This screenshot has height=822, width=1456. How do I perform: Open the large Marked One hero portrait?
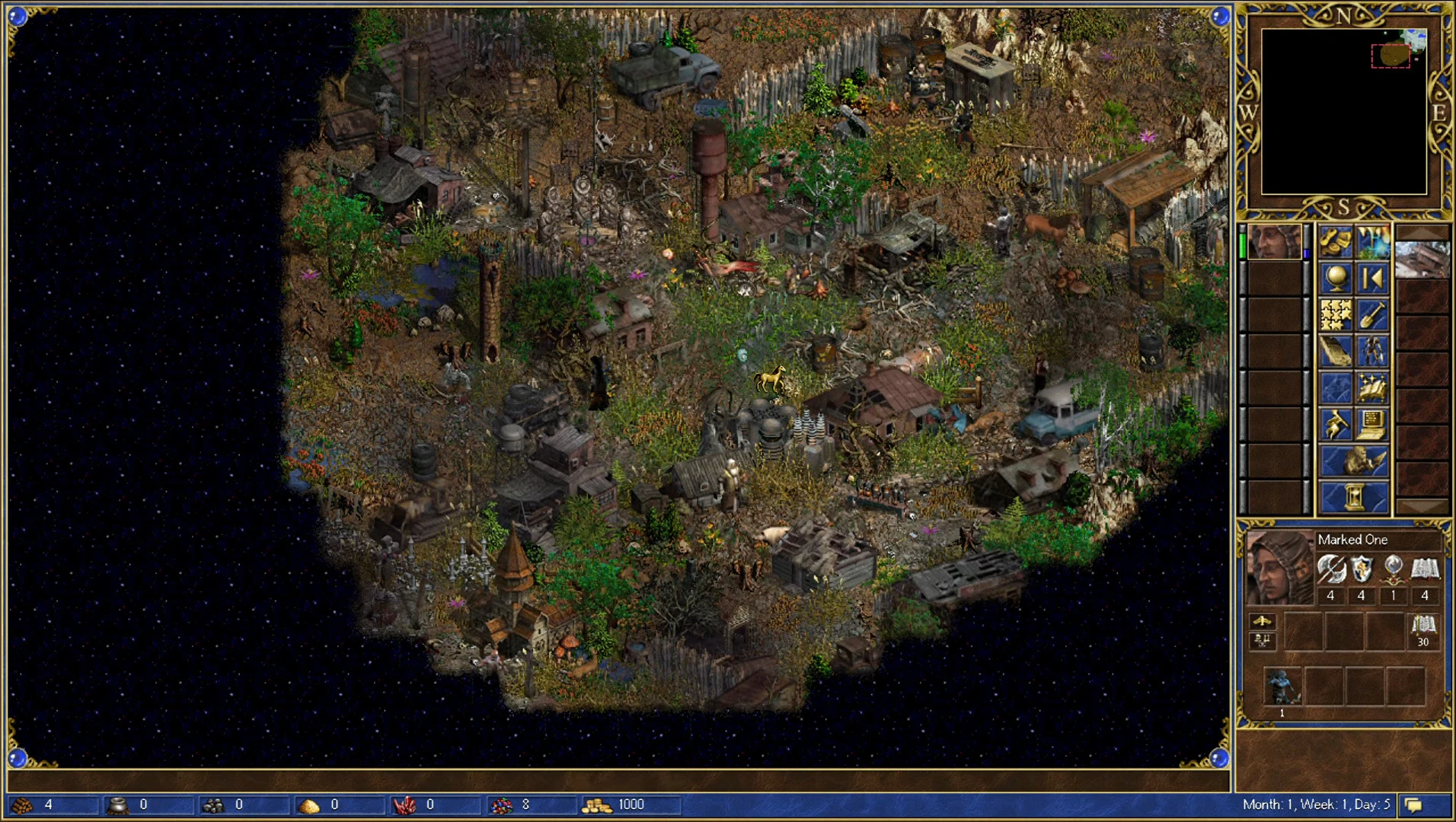[1279, 568]
